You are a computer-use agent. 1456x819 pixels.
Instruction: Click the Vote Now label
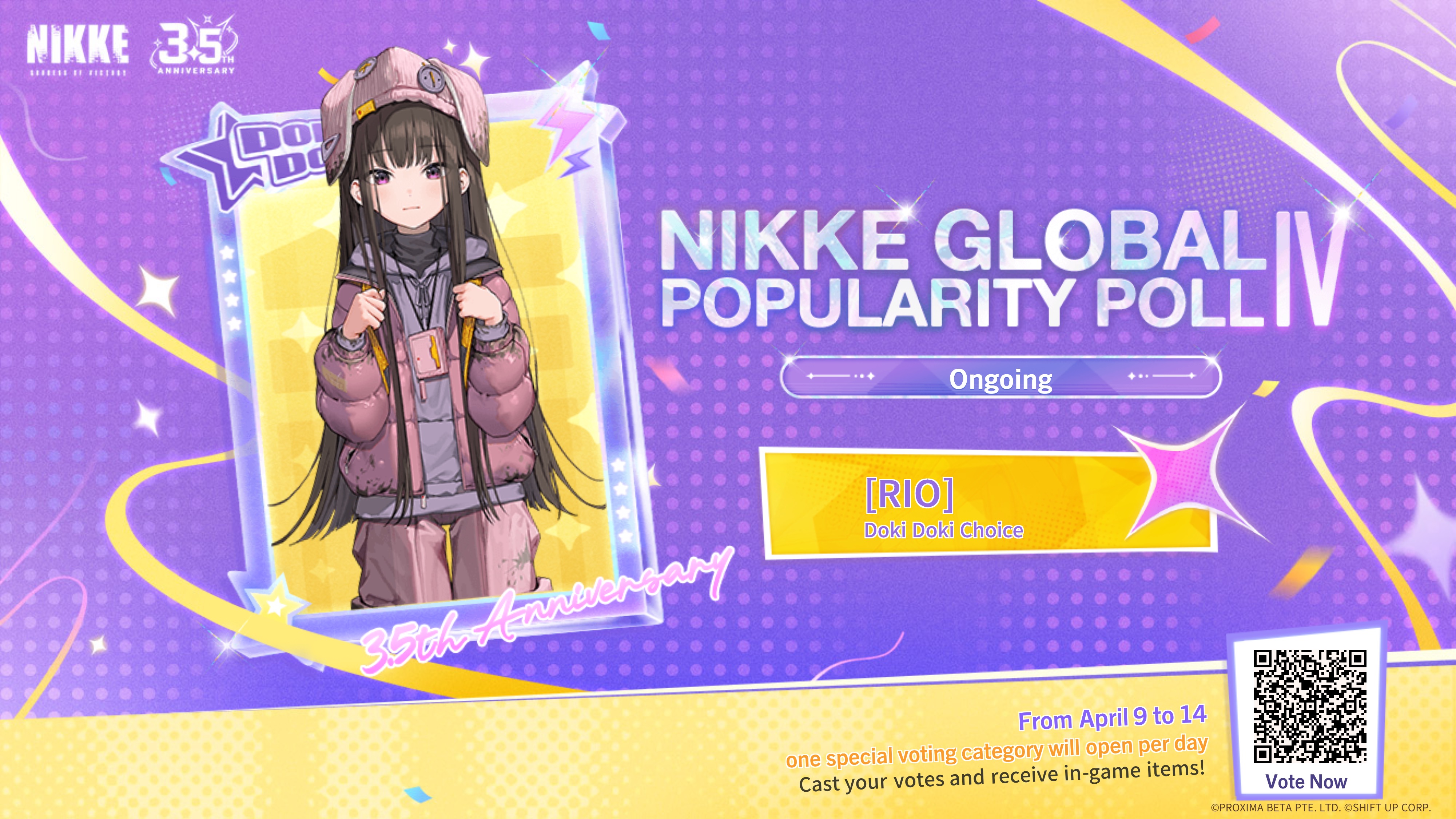pyautogui.click(x=1306, y=782)
